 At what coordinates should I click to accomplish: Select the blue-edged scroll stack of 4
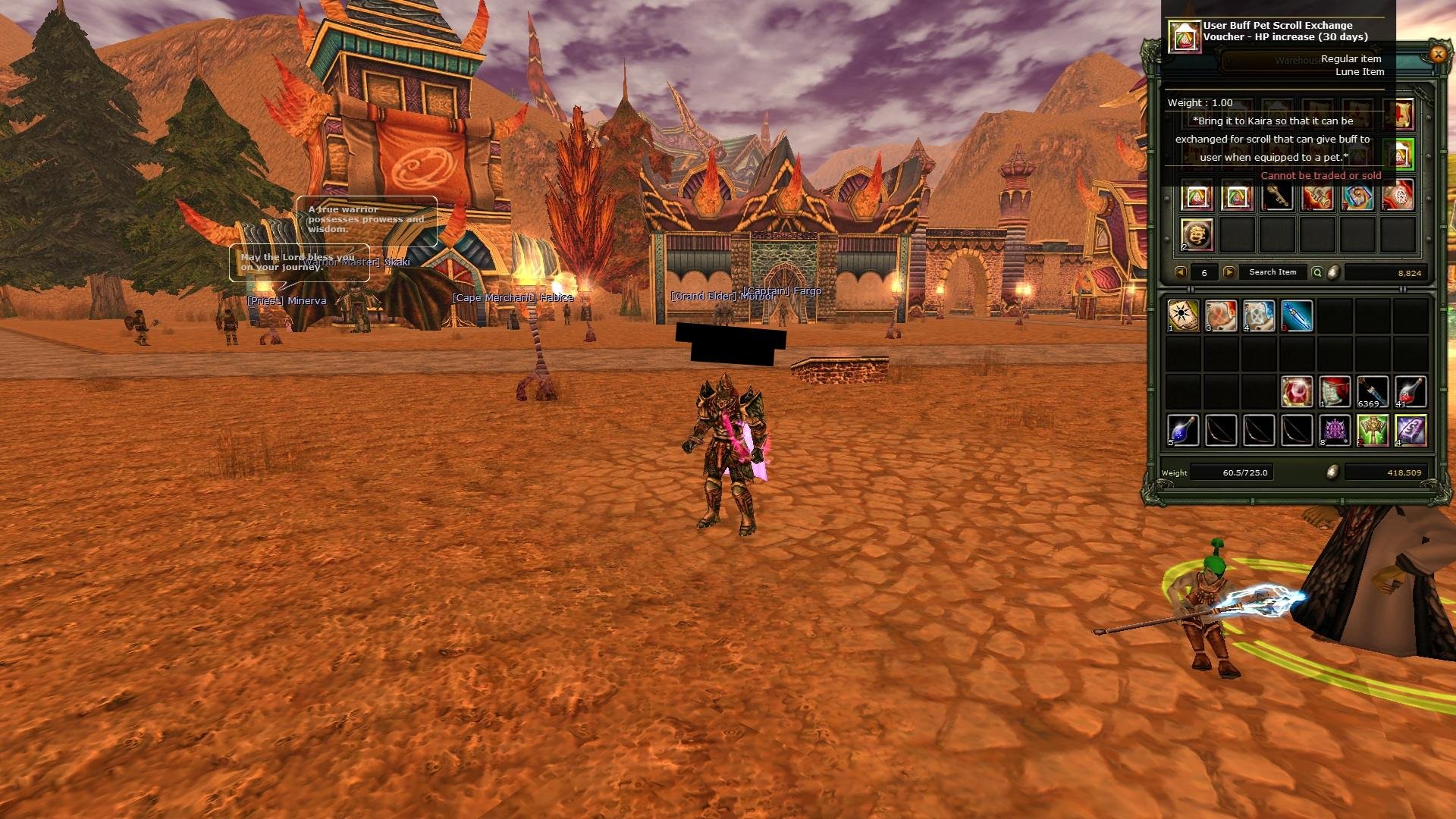1259,316
